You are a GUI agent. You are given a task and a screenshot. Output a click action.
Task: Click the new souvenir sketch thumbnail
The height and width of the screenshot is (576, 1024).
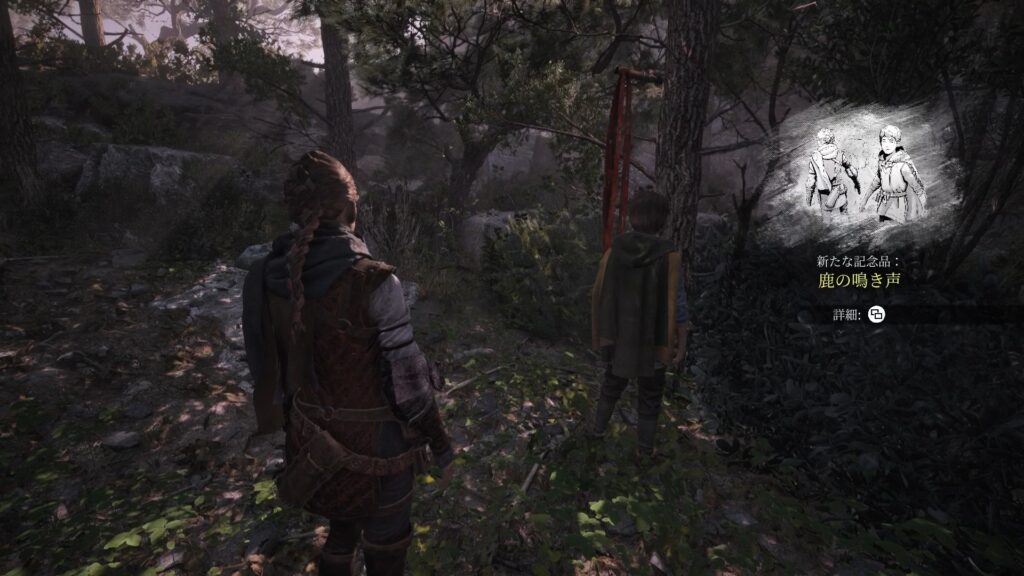(x=858, y=177)
